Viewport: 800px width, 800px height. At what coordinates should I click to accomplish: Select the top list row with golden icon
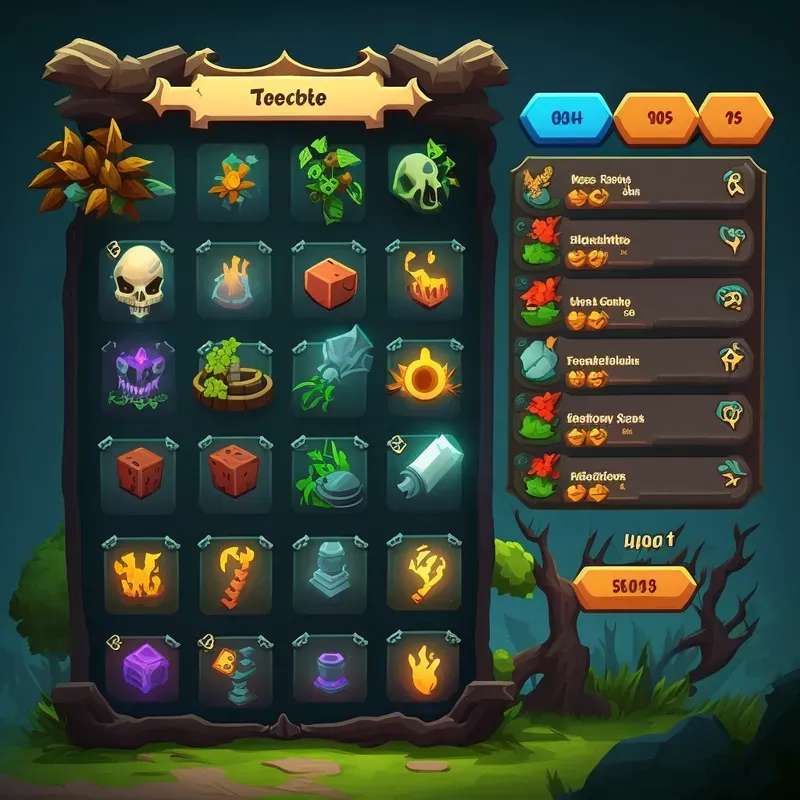632,187
